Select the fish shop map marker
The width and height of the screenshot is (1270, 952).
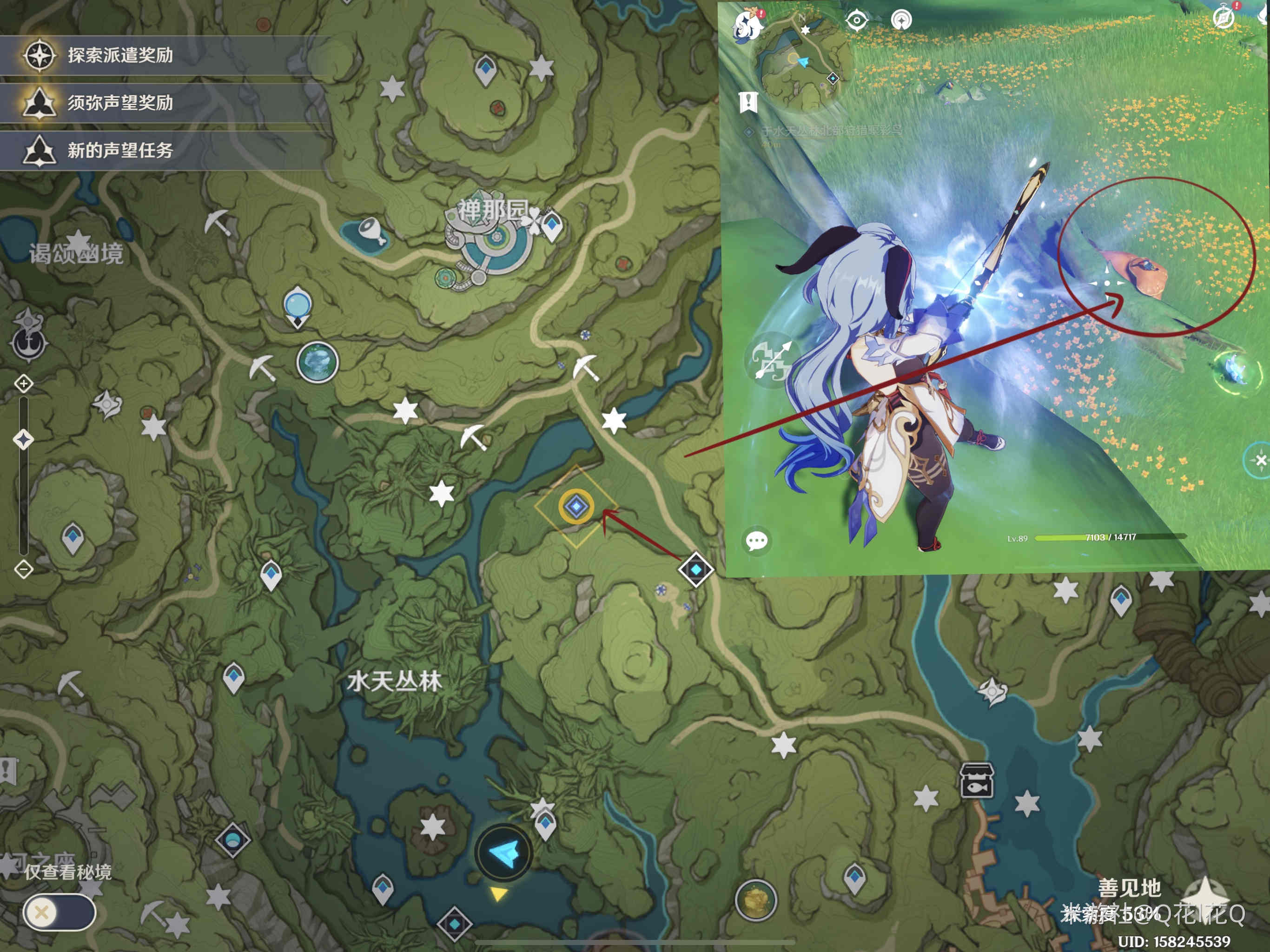click(x=977, y=781)
